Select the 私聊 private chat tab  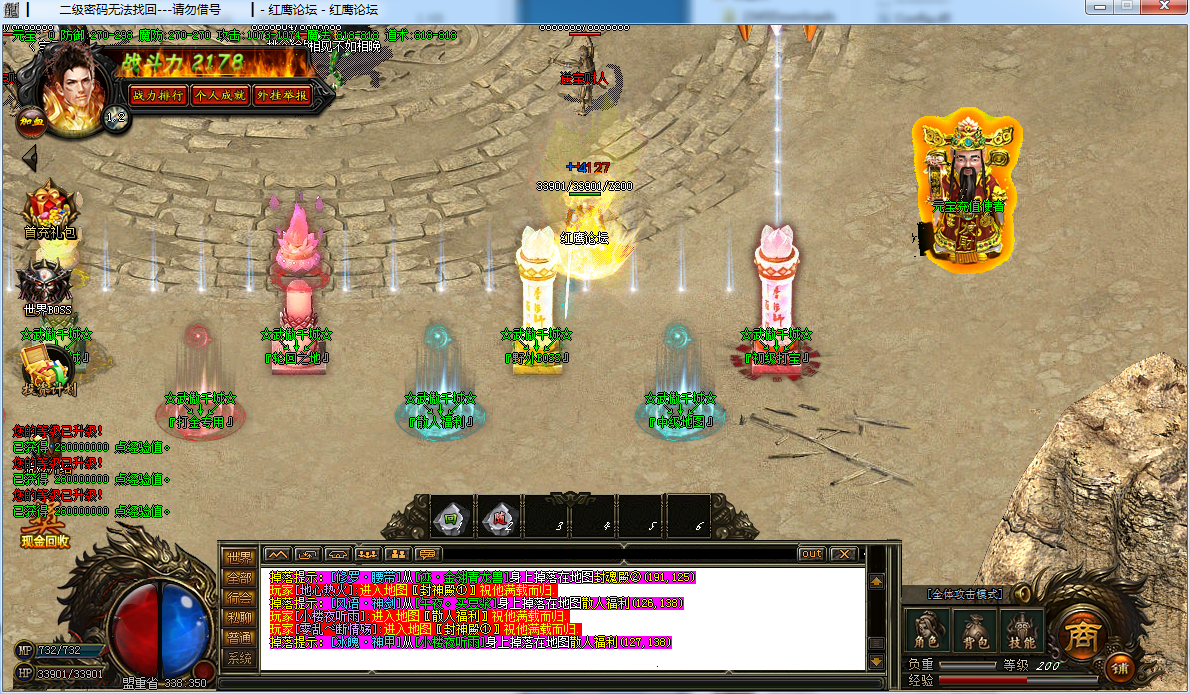tap(239, 618)
